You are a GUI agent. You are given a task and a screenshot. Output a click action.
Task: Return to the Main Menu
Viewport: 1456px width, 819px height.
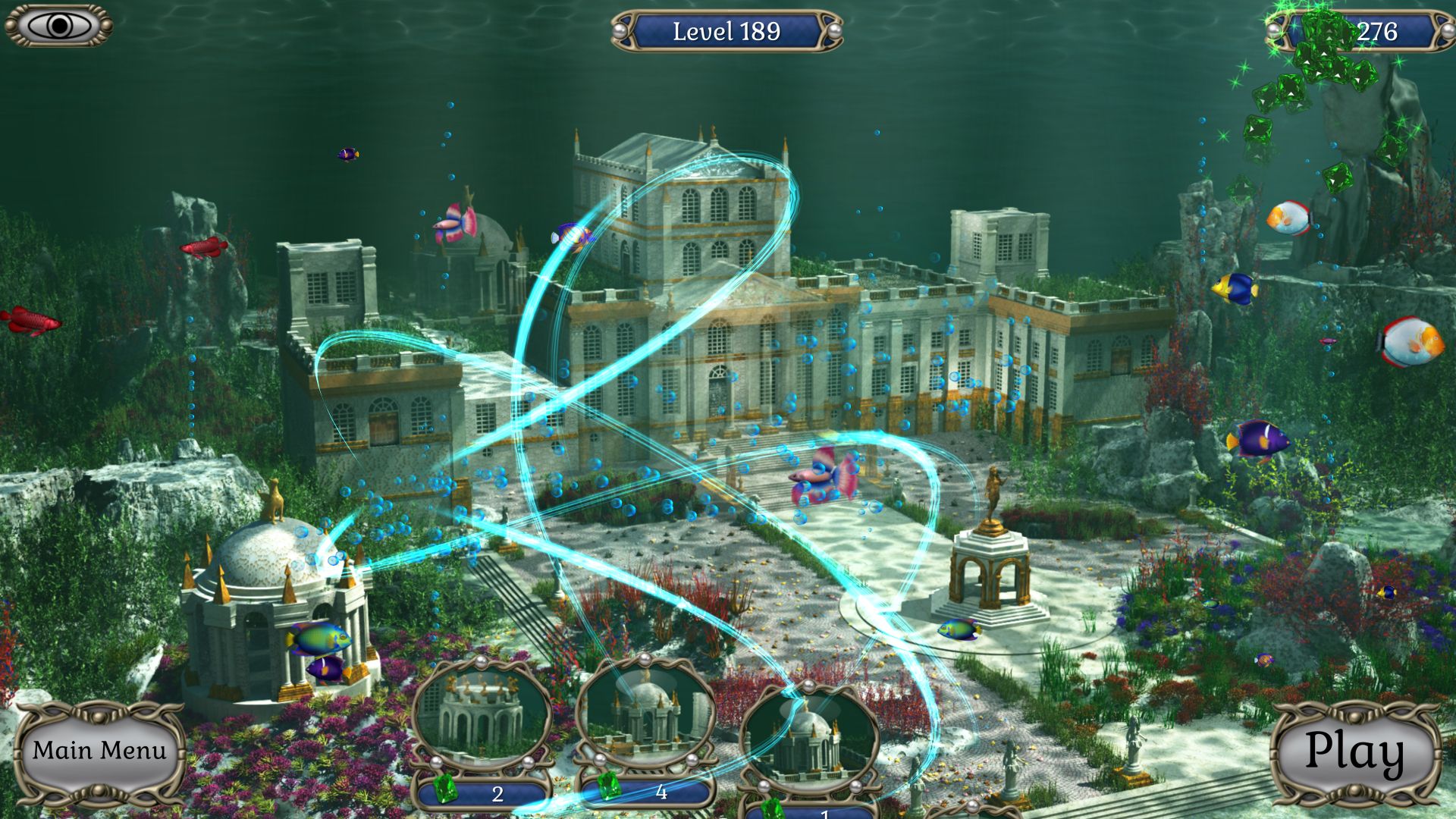coord(99,751)
